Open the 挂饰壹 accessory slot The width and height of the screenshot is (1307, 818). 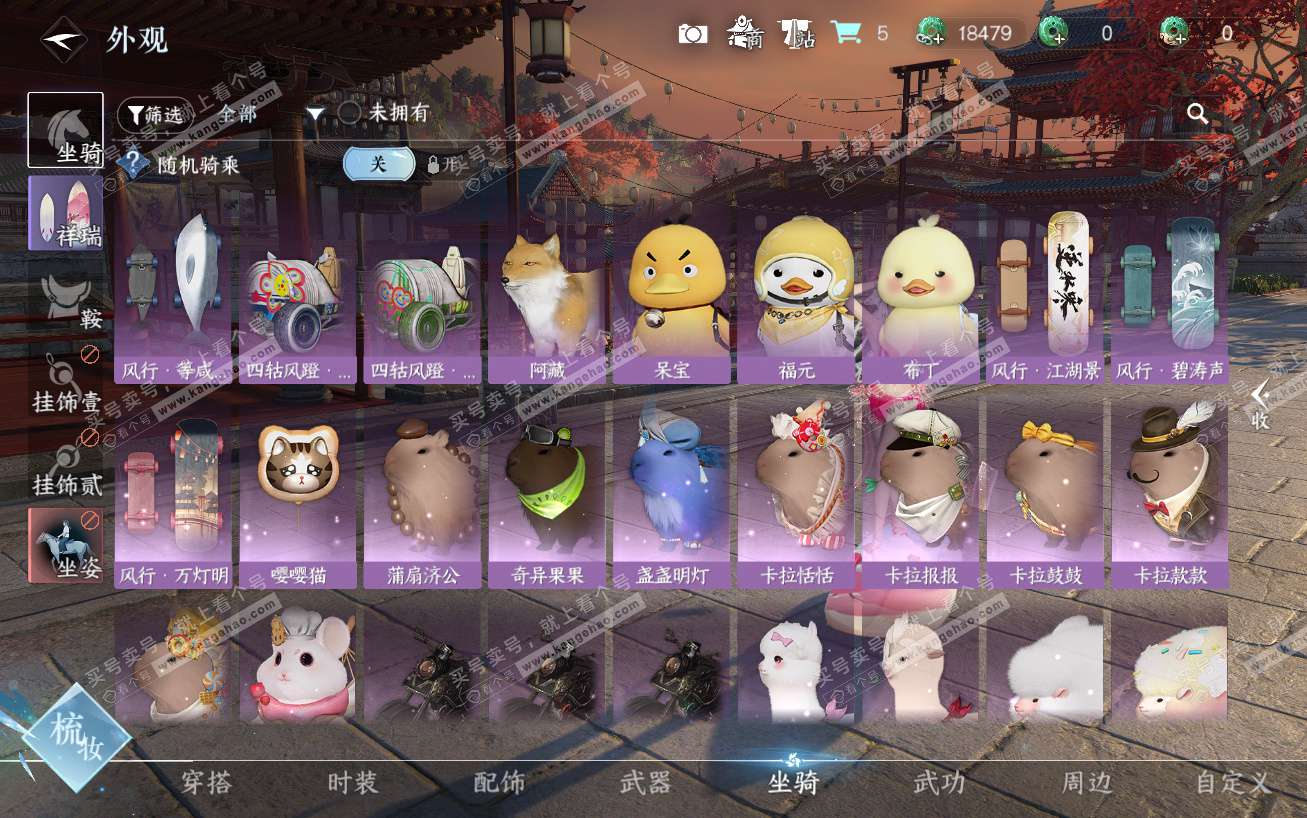tap(66, 383)
